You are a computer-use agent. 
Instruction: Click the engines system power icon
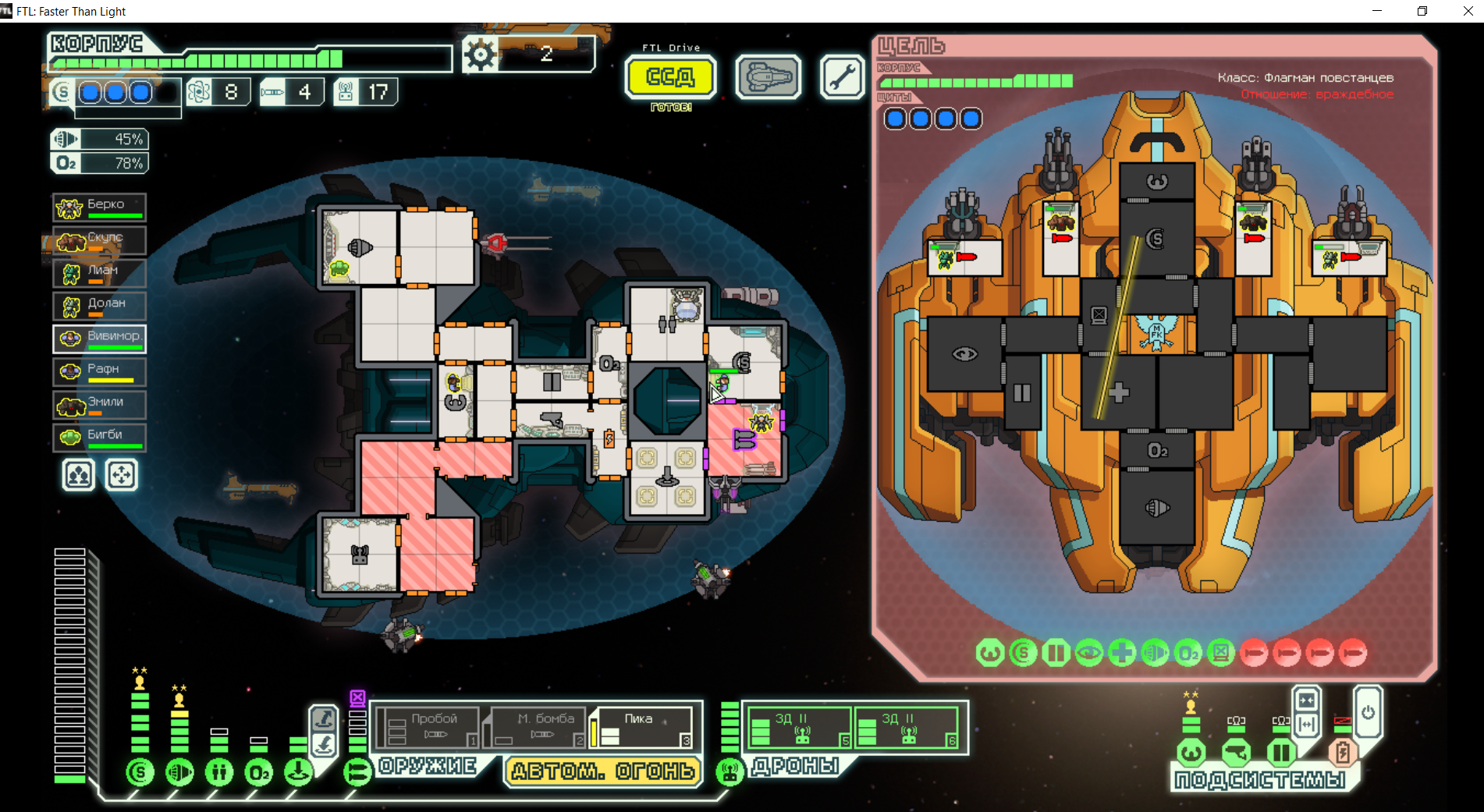pos(179,772)
